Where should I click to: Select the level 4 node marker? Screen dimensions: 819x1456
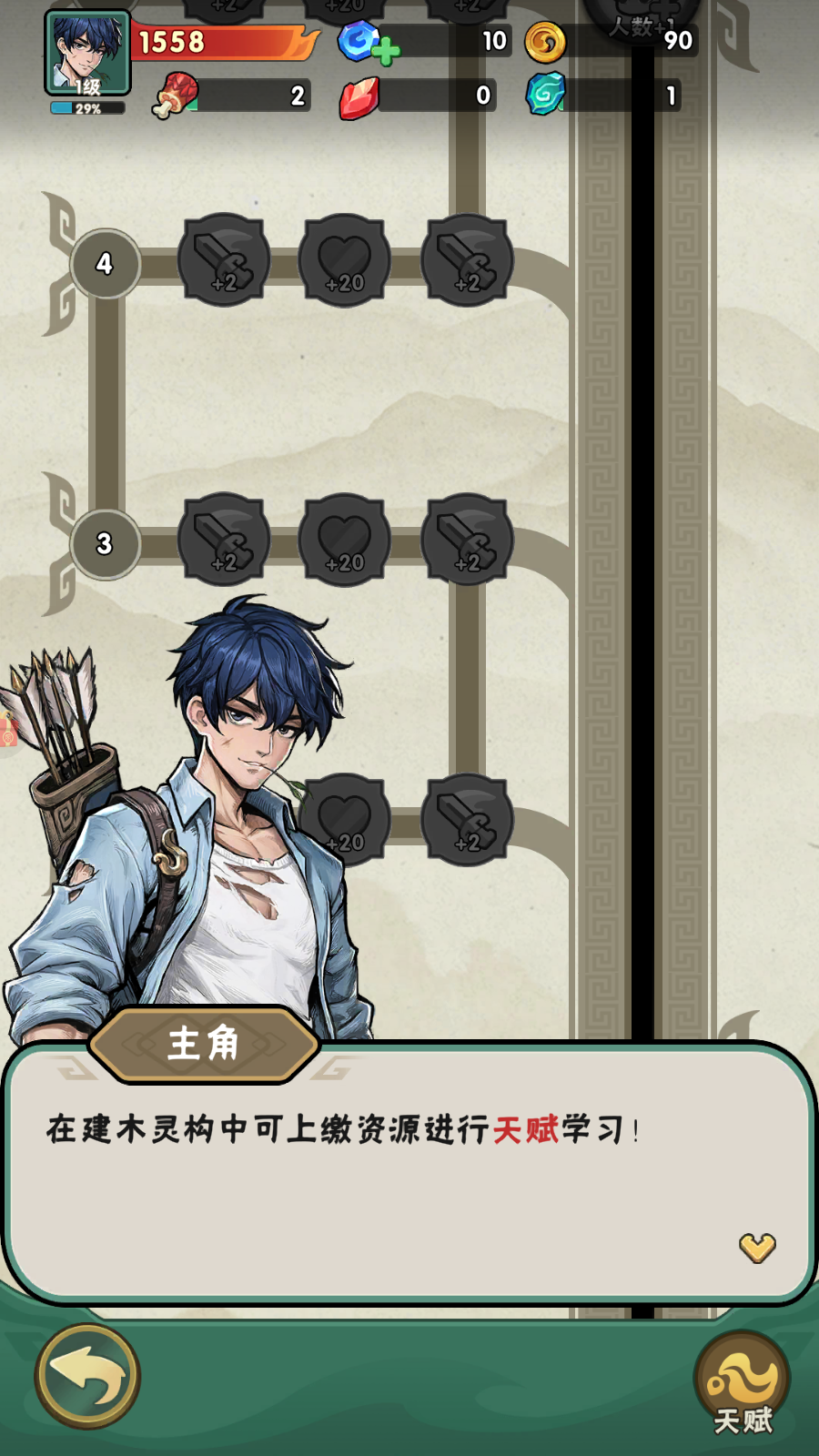pos(105,264)
